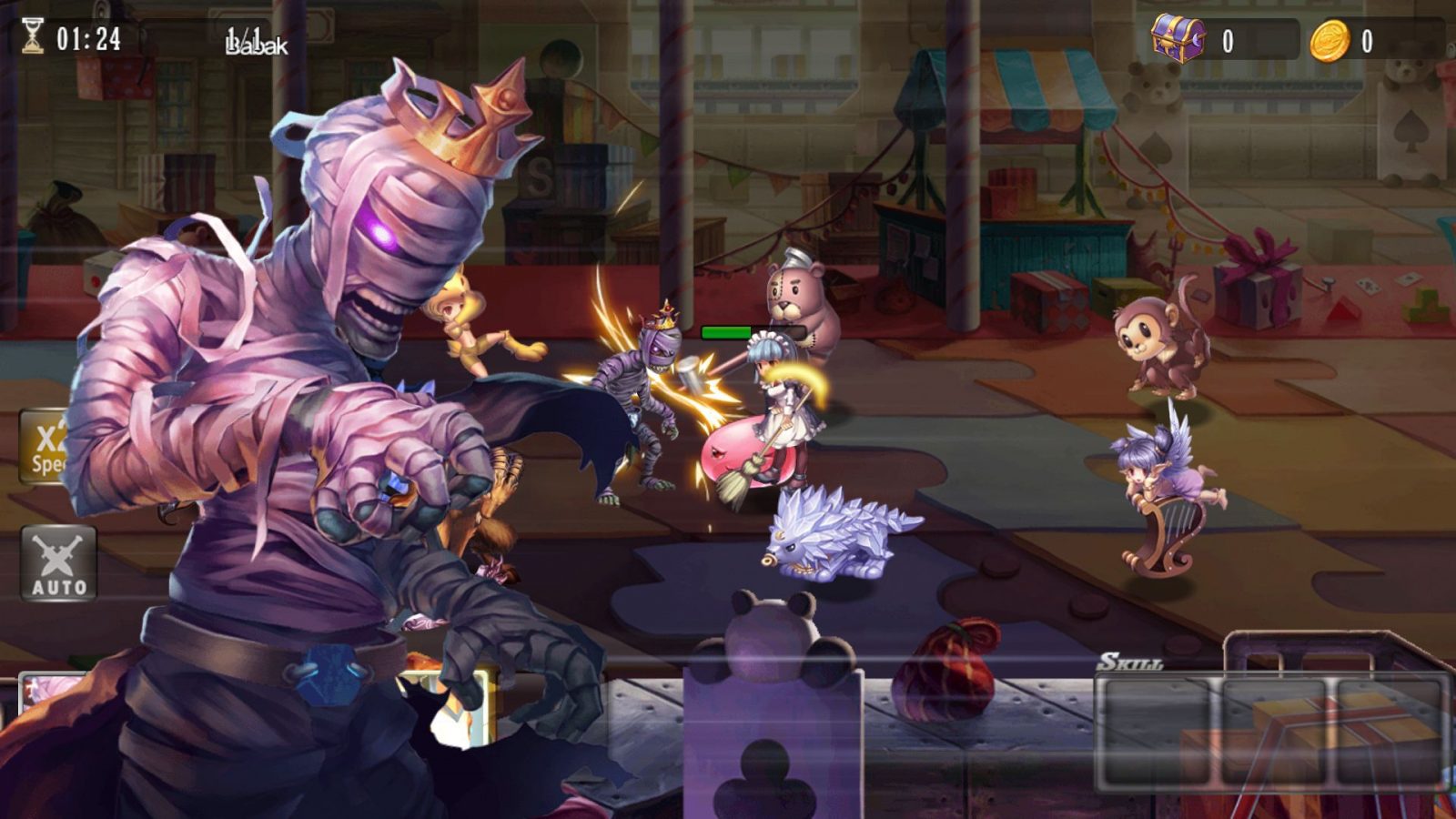Click the hourglass timer icon
This screenshot has height=819, width=1456.
[x=32, y=36]
